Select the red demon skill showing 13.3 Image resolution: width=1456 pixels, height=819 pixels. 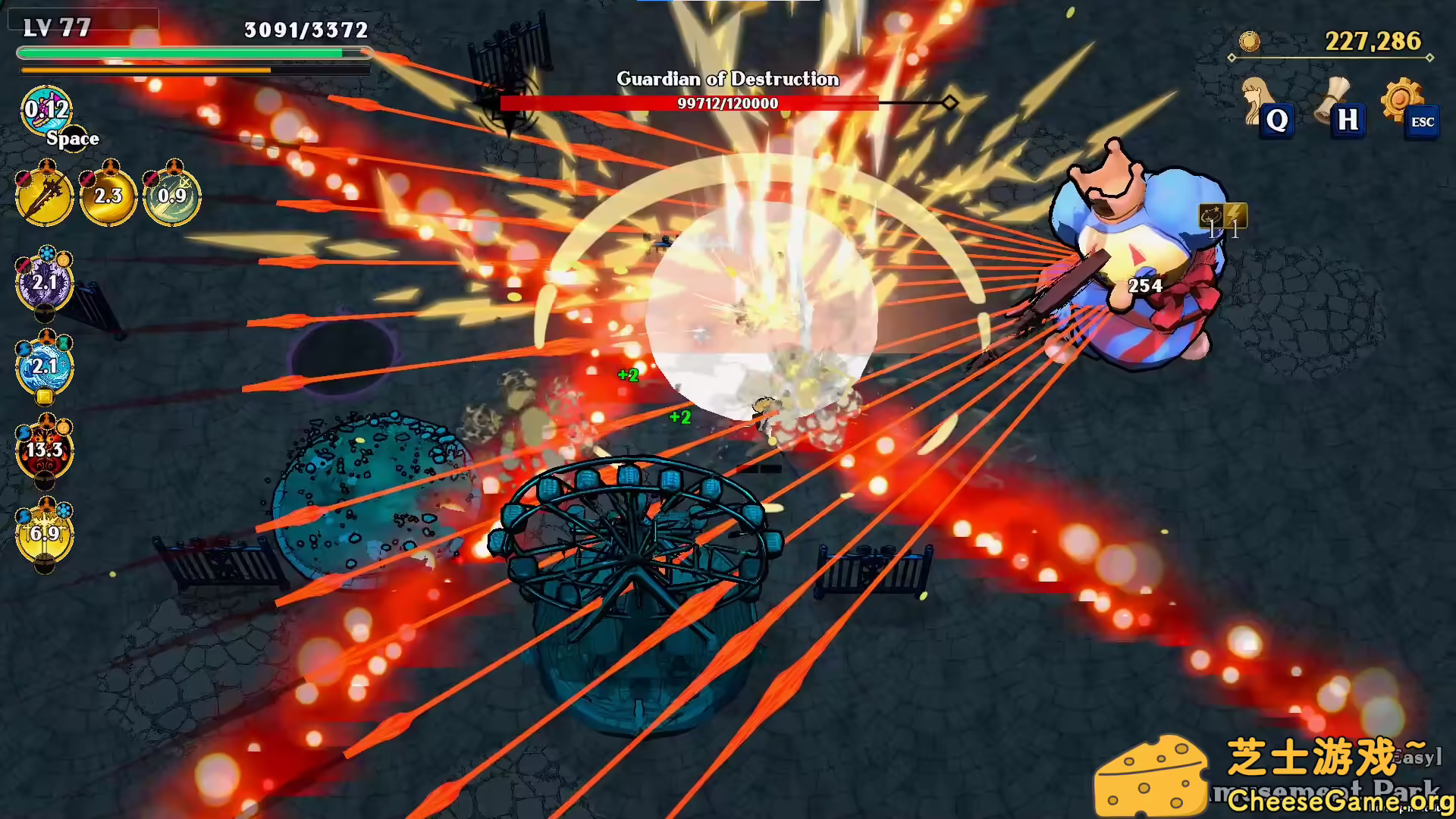point(45,451)
